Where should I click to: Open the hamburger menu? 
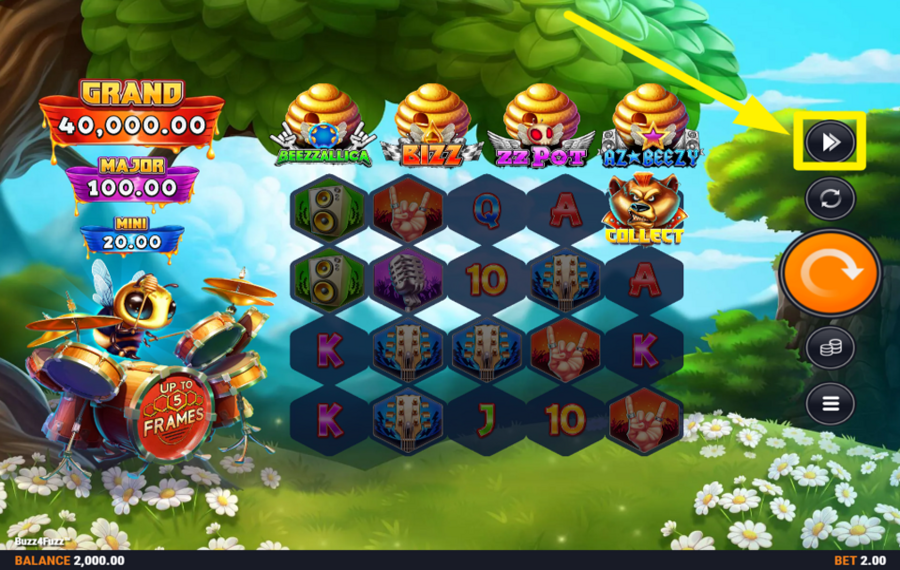pyautogui.click(x=830, y=403)
